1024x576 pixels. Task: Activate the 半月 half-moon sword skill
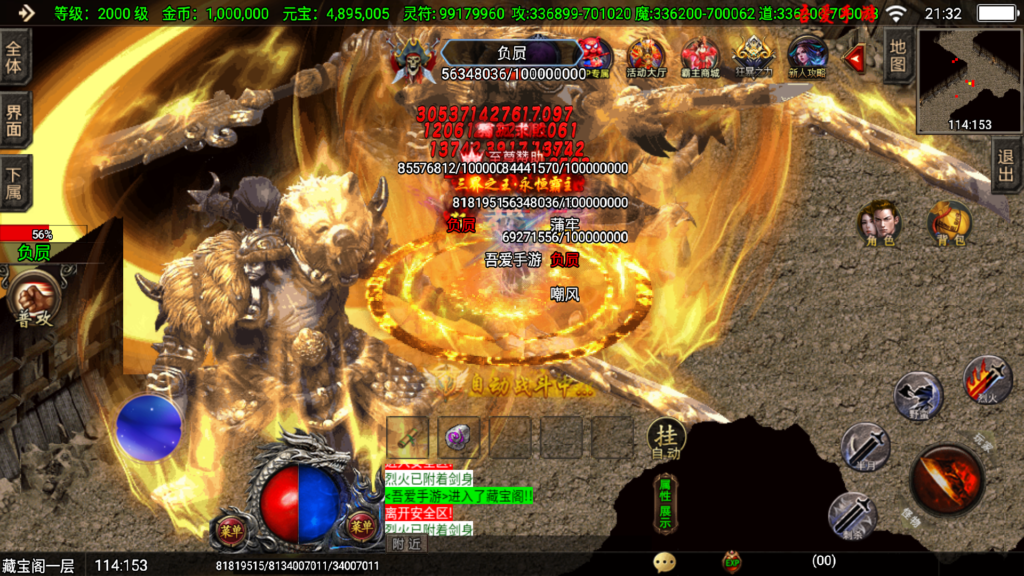pyautogui.click(x=865, y=445)
